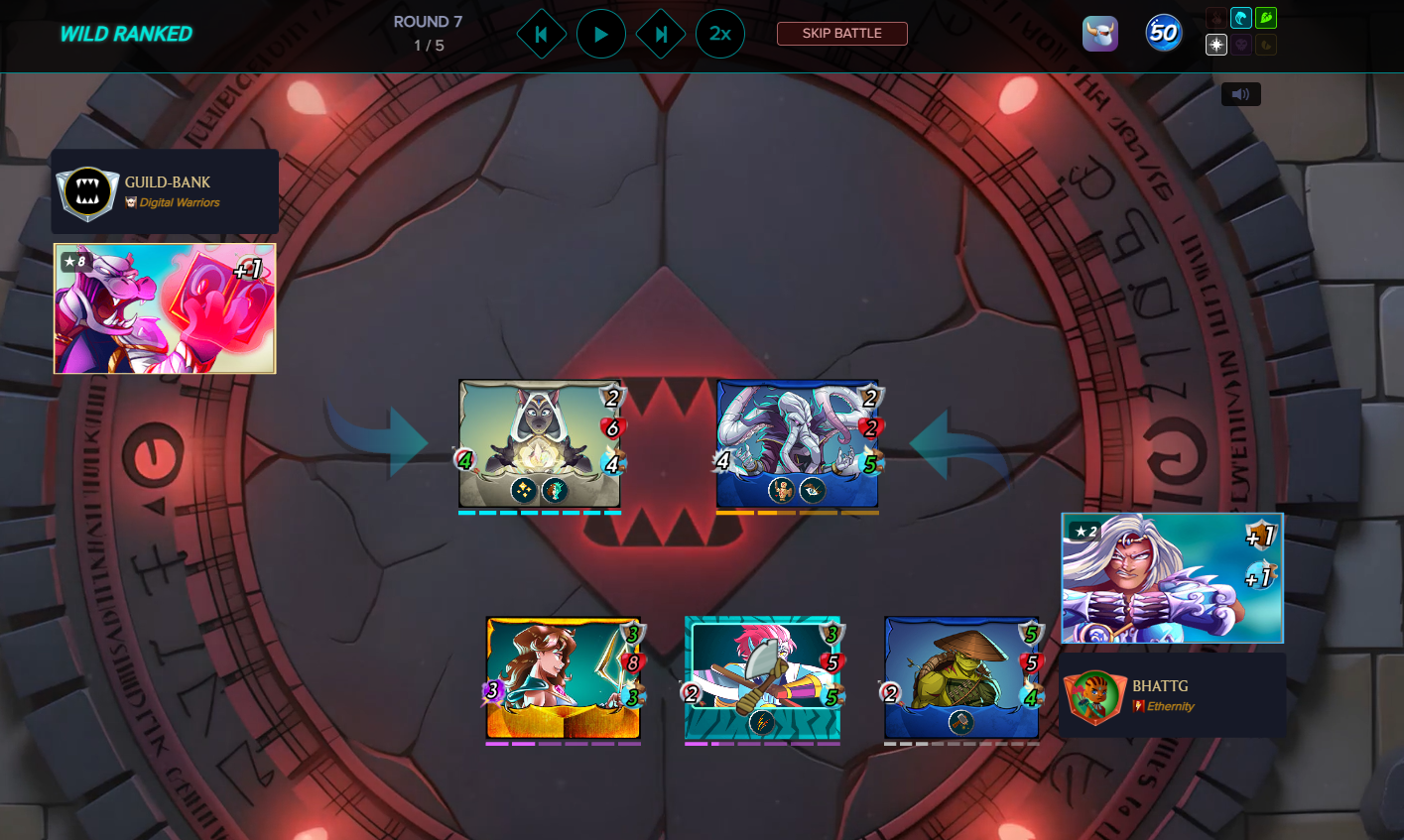Screen dimensions: 1404x840
Task: Play the battle animation
Action: click(601, 34)
